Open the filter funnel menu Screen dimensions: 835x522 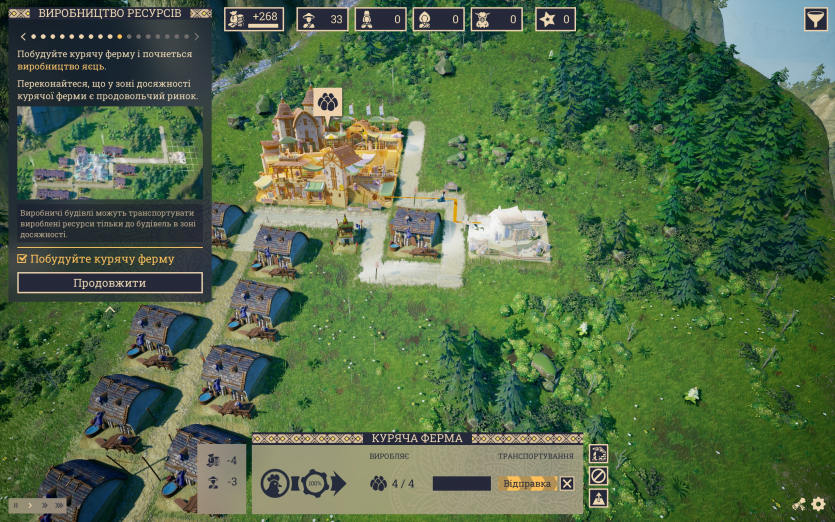[x=815, y=19]
